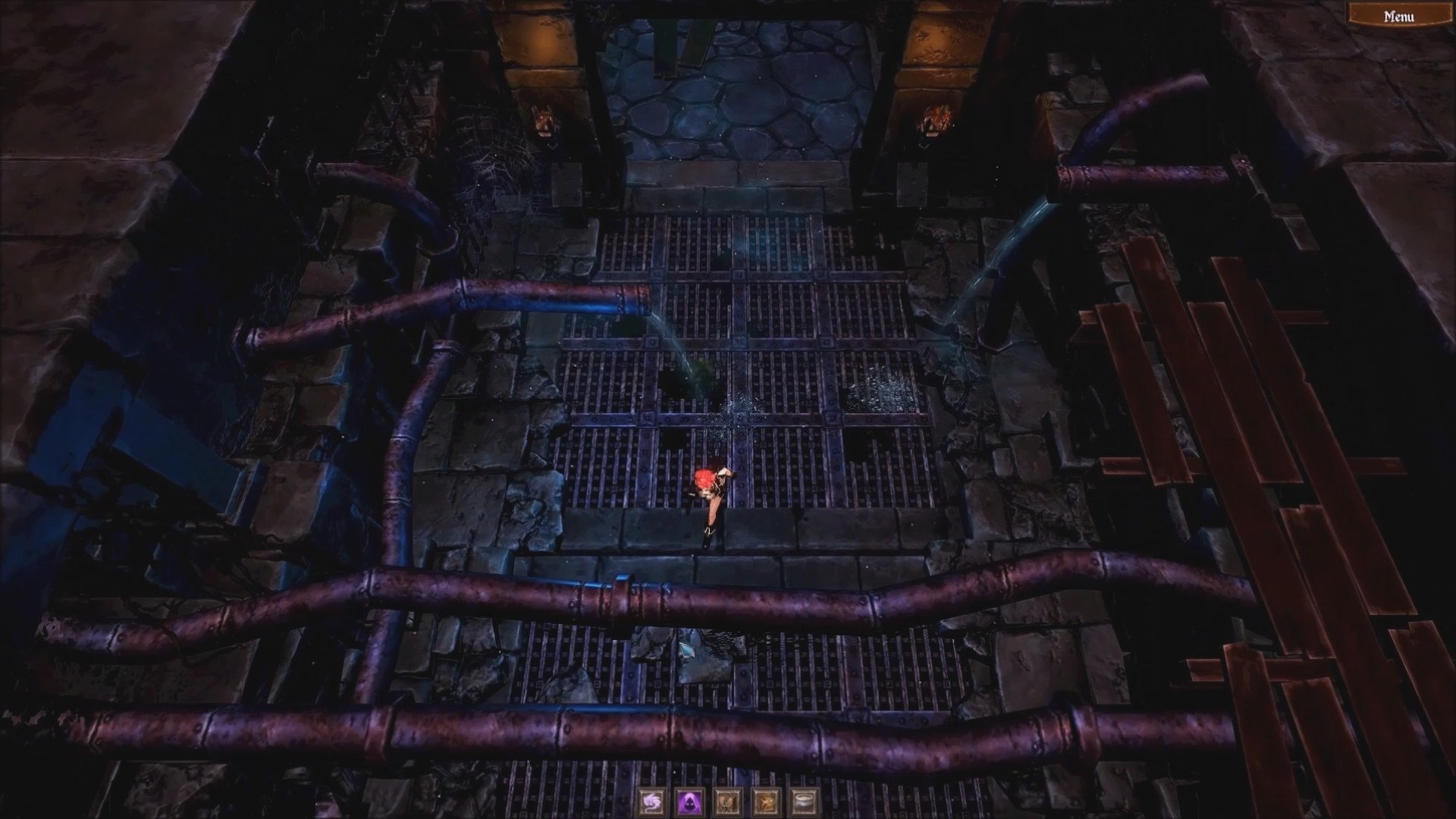
Task: Use the purple hooded figure ability
Action: coord(689,801)
